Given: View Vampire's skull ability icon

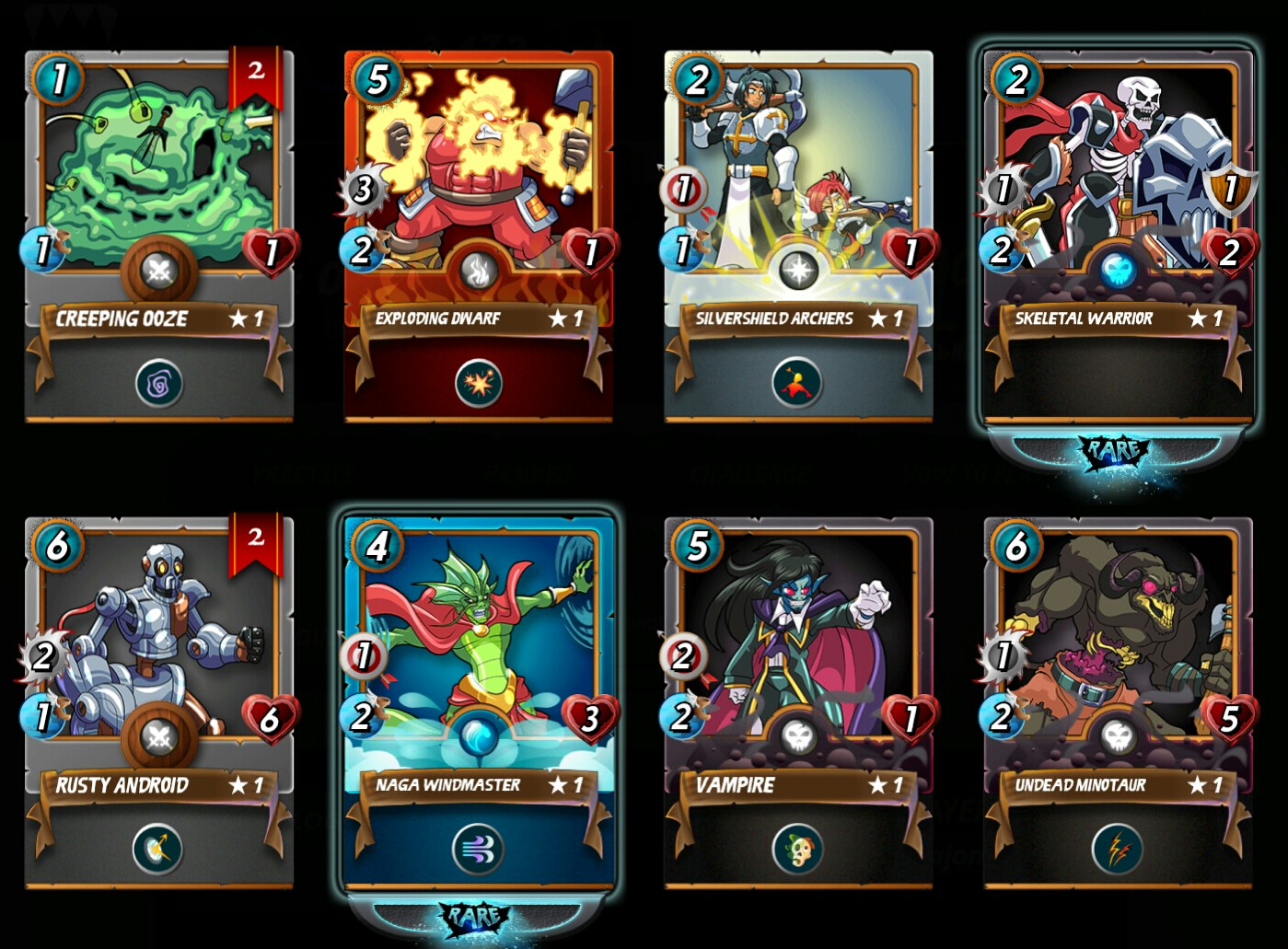Looking at the screenshot, I should point(797,849).
